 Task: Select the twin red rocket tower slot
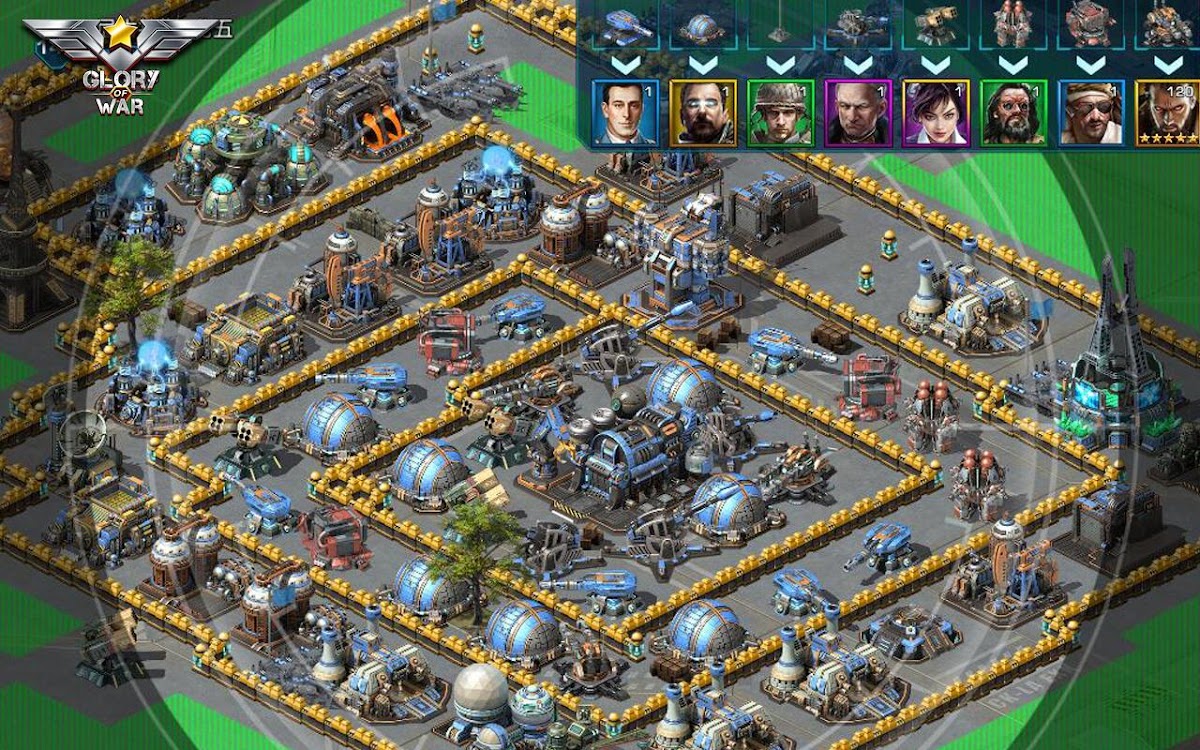[1013, 25]
